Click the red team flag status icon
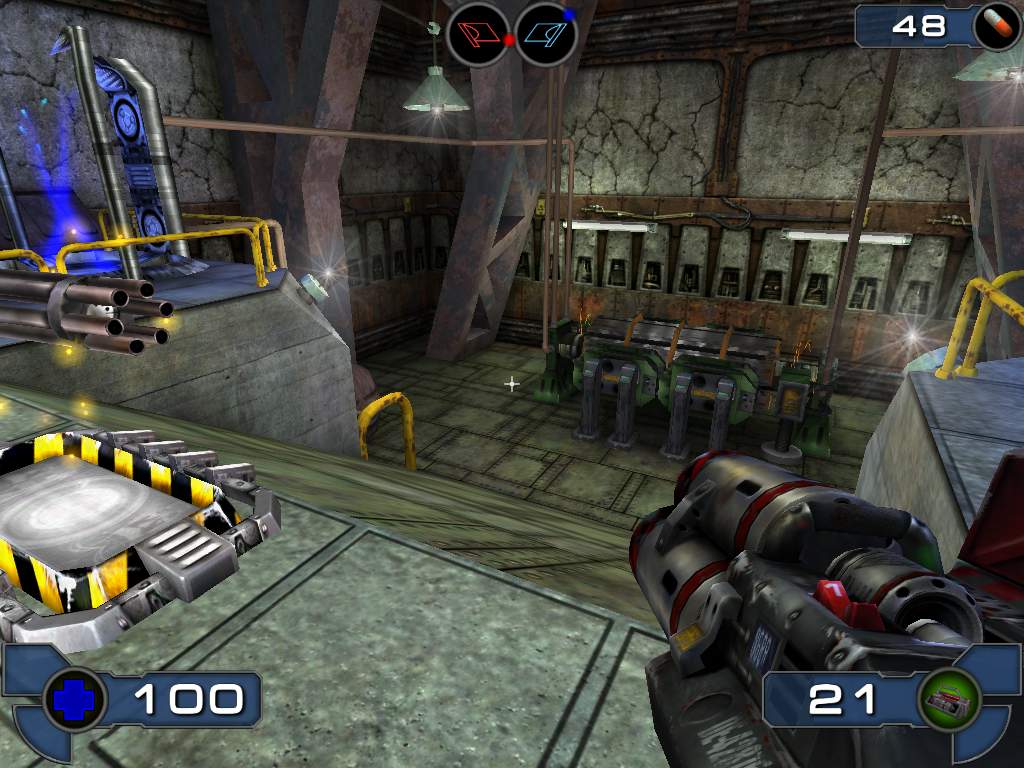 tap(478, 34)
